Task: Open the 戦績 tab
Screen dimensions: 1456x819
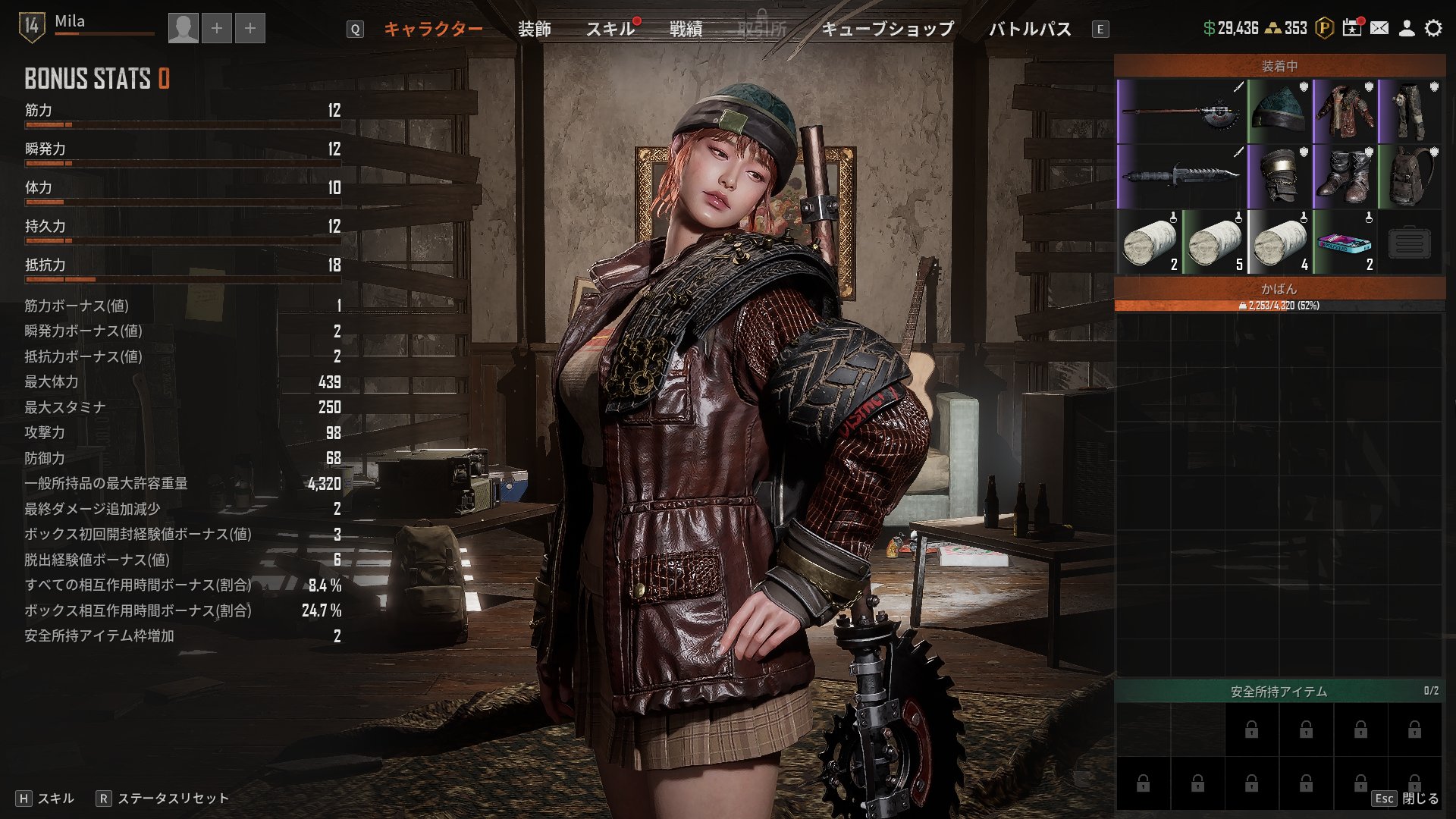Action: tap(686, 29)
